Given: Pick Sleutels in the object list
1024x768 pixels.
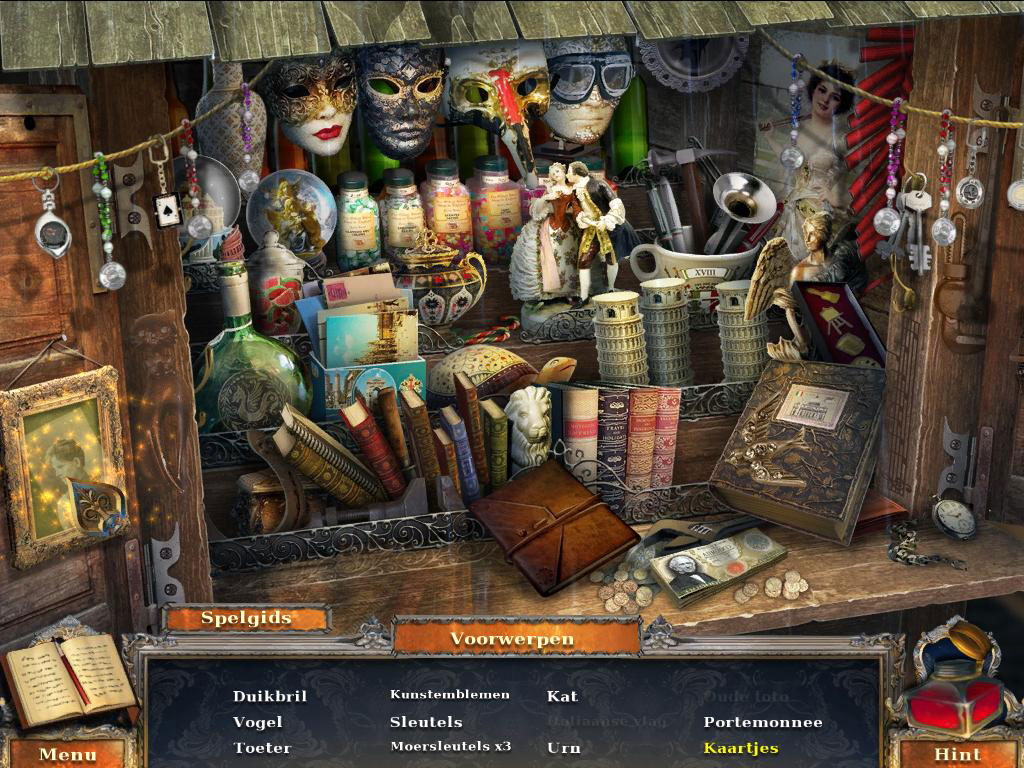Looking at the screenshot, I should click(x=426, y=722).
